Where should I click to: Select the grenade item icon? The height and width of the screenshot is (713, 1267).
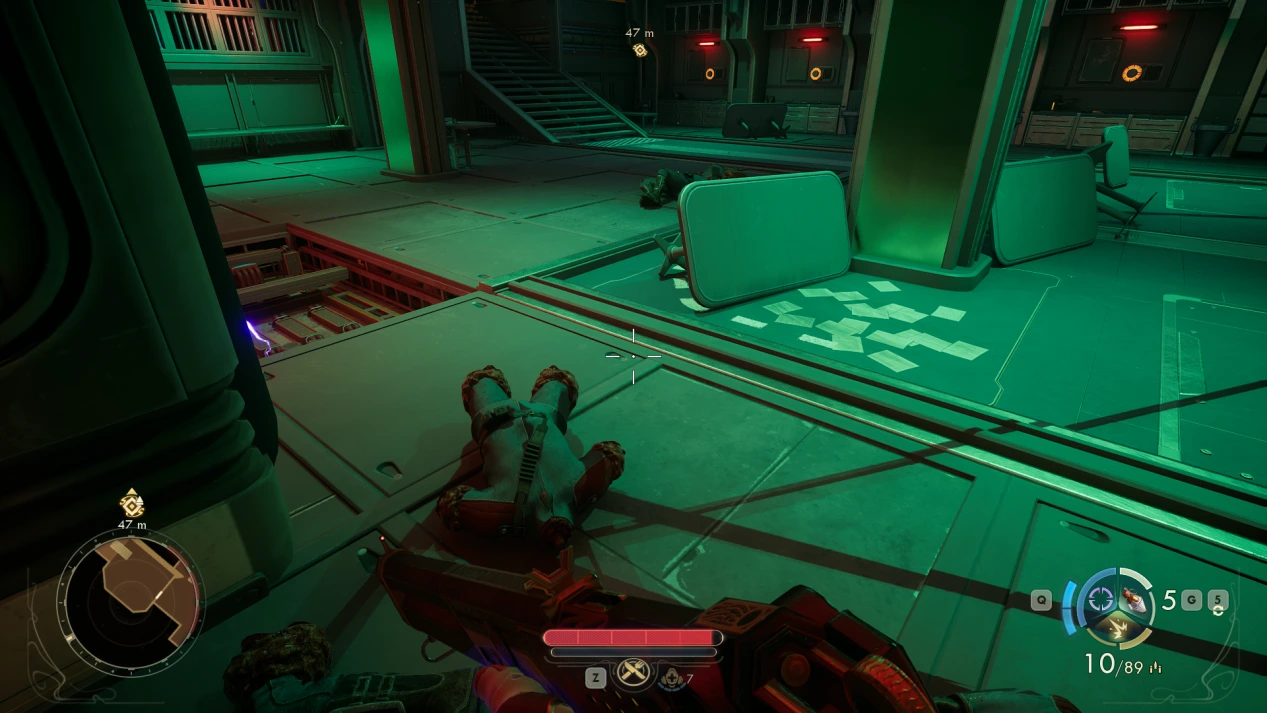tap(1133, 598)
